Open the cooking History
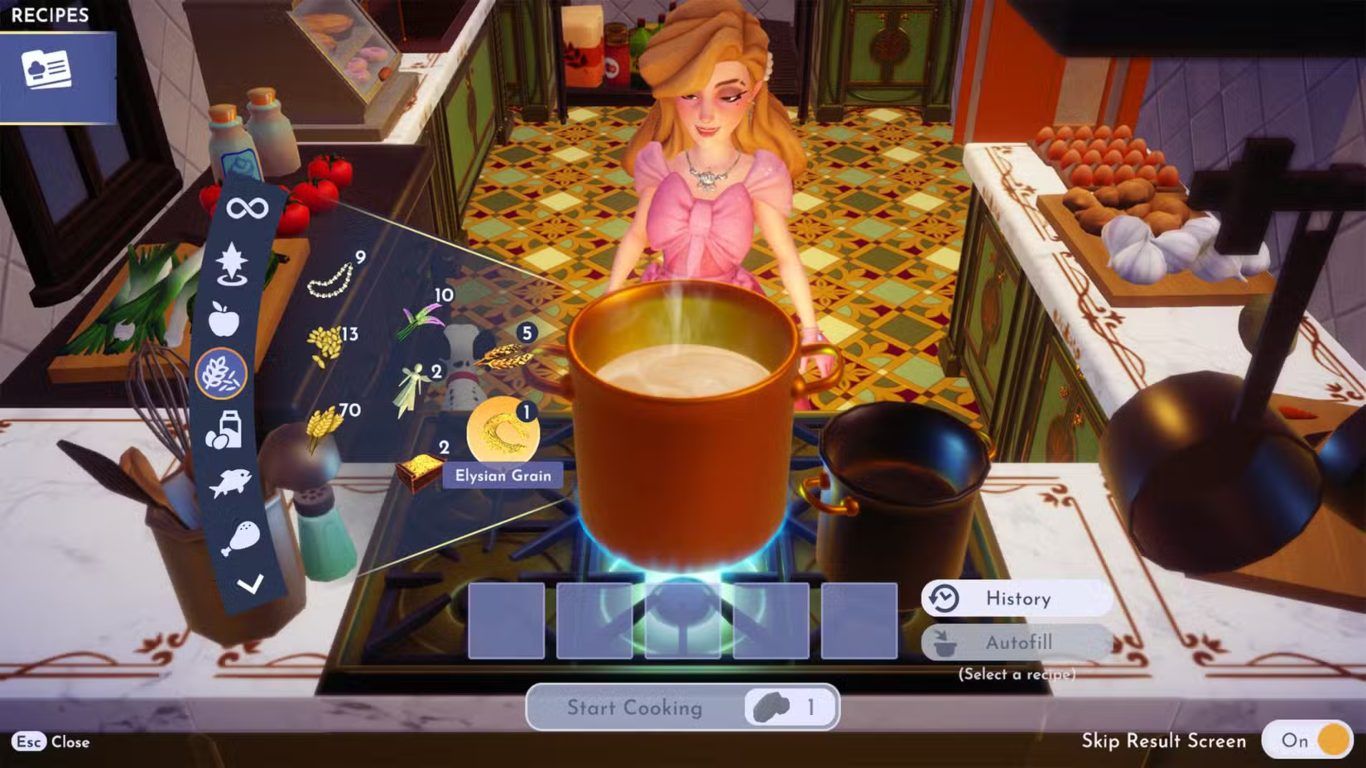This screenshot has width=1366, height=768. [x=1016, y=599]
